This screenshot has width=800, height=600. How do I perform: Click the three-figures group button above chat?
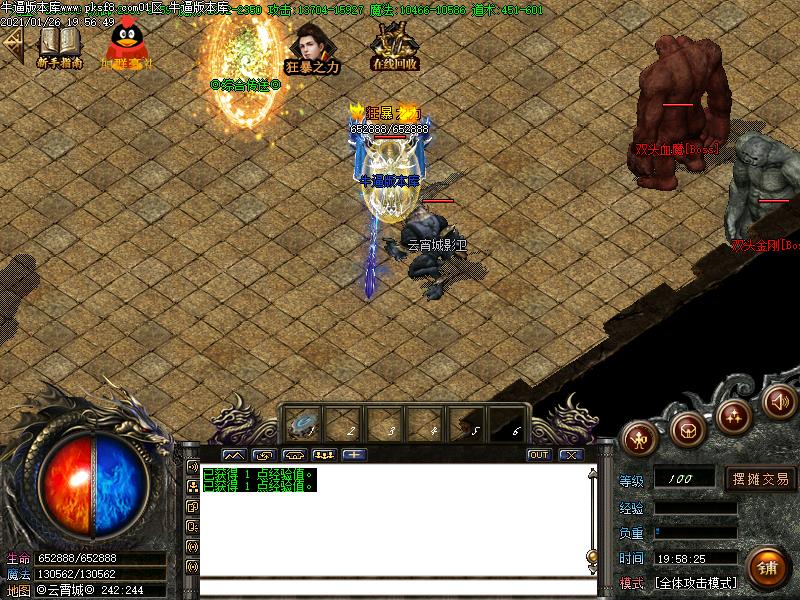coord(324,454)
